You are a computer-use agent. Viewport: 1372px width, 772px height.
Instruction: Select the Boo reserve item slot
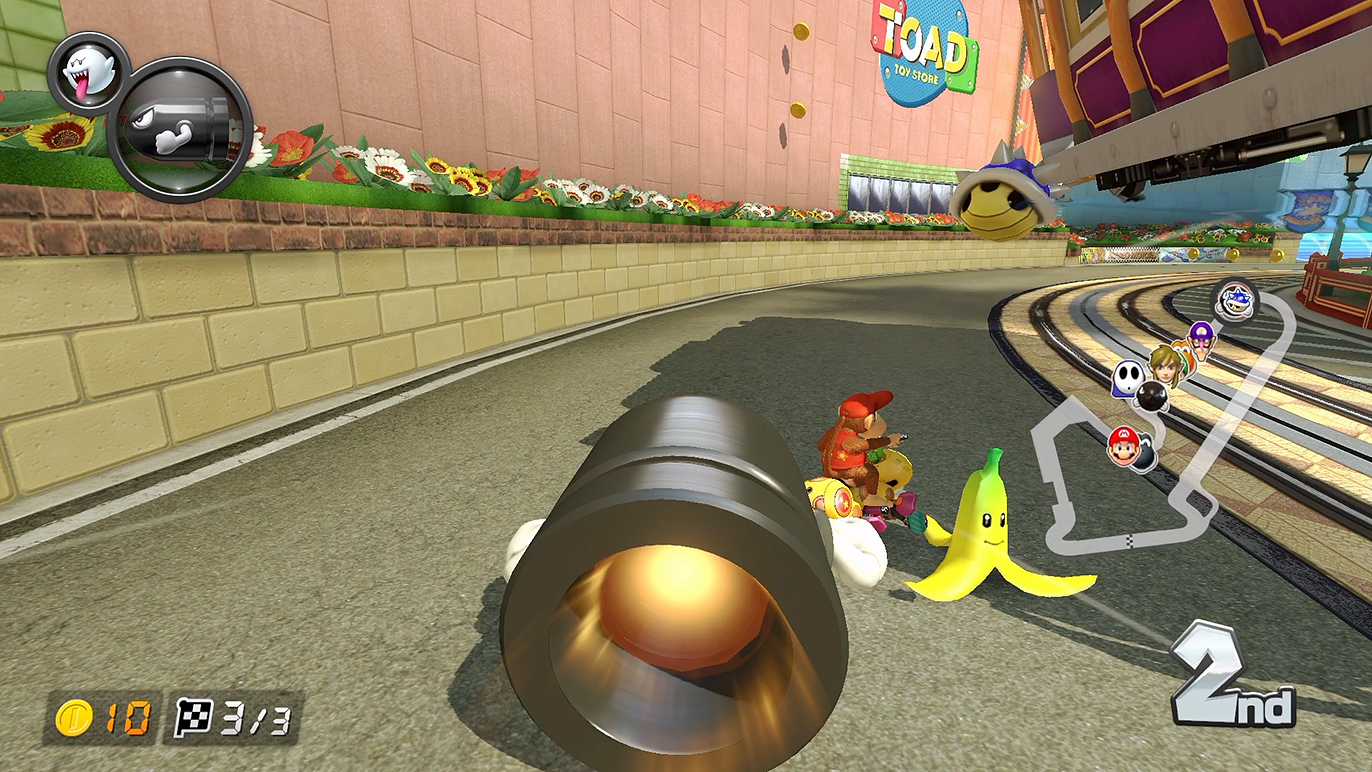pyautogui.click(x=84, y=71)
